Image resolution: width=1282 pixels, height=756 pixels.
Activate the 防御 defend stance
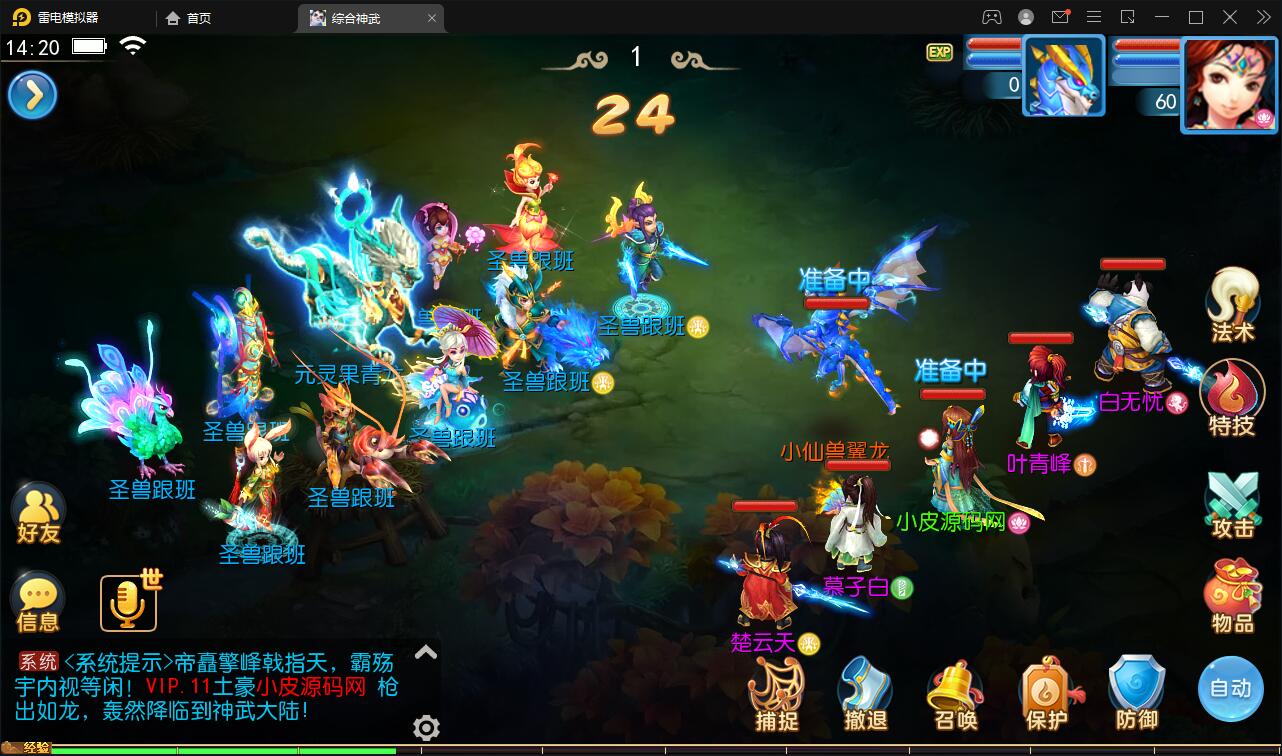coord(1136,690)
